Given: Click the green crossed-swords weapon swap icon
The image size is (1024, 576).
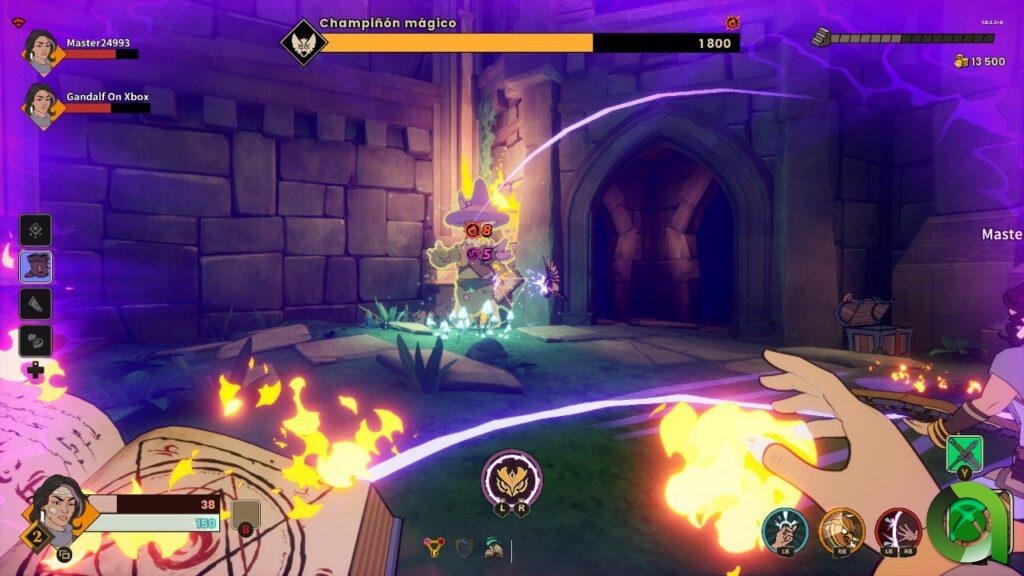Looking at the screenshot, I should pos(964,453).
